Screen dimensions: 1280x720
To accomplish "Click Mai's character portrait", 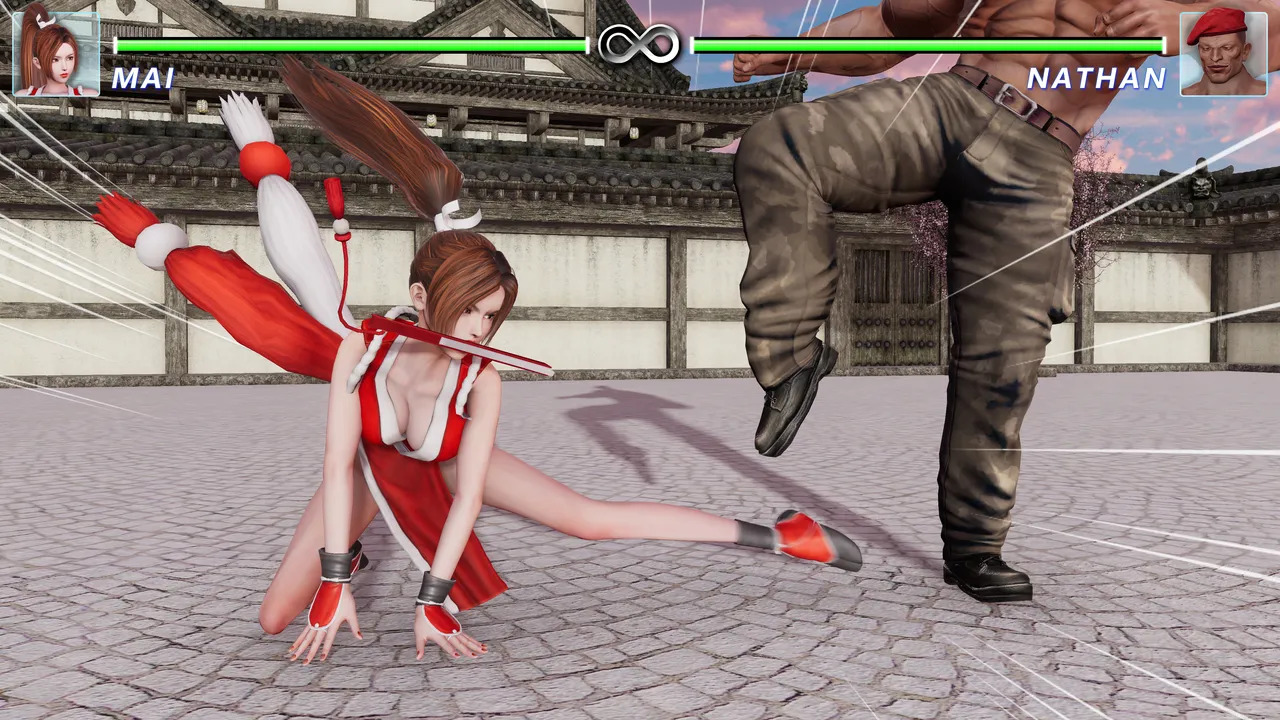I will [56, 53].
